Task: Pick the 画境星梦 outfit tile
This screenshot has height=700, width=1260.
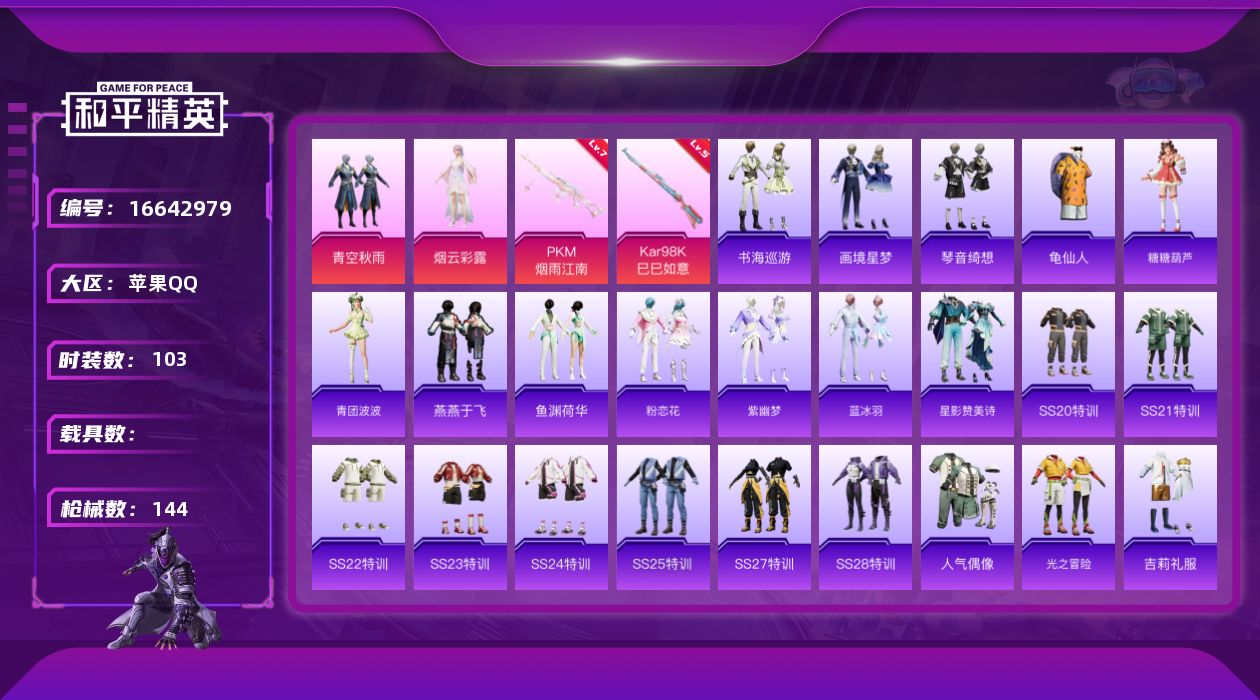Action: coord(866,211)
